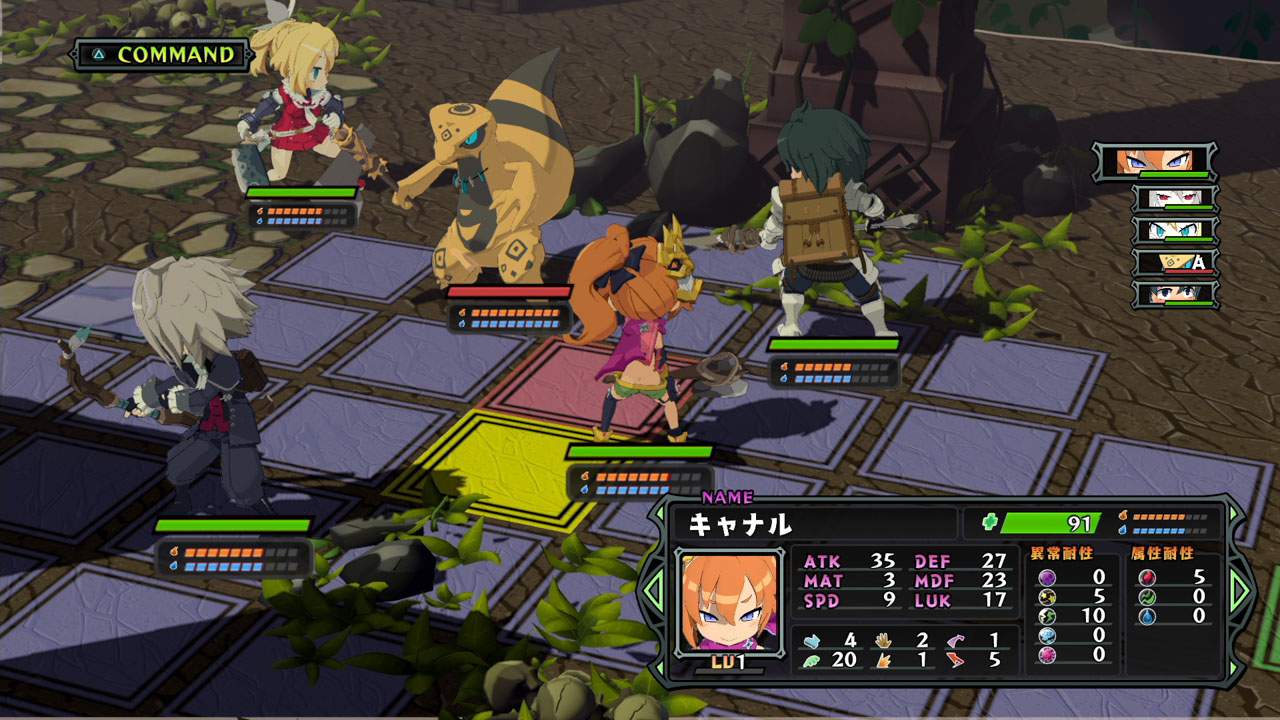Image resolution: width=1280 pixels, height=720 pixels.
Task: Click the poison resistance orb icon
Action: [x=1046, y=577]
